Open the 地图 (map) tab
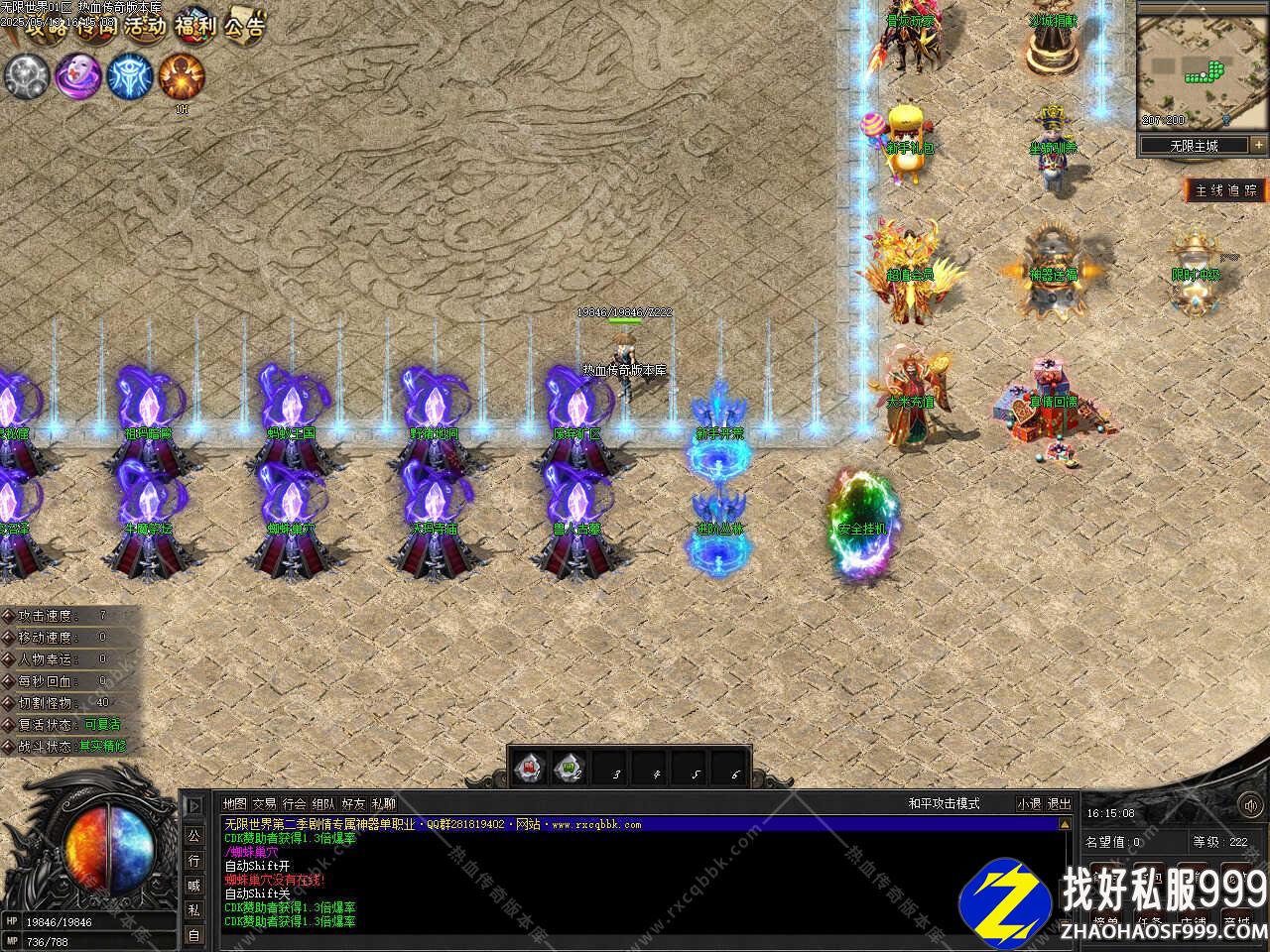This screenshot has height=952, width=1270. pos(235,803)
